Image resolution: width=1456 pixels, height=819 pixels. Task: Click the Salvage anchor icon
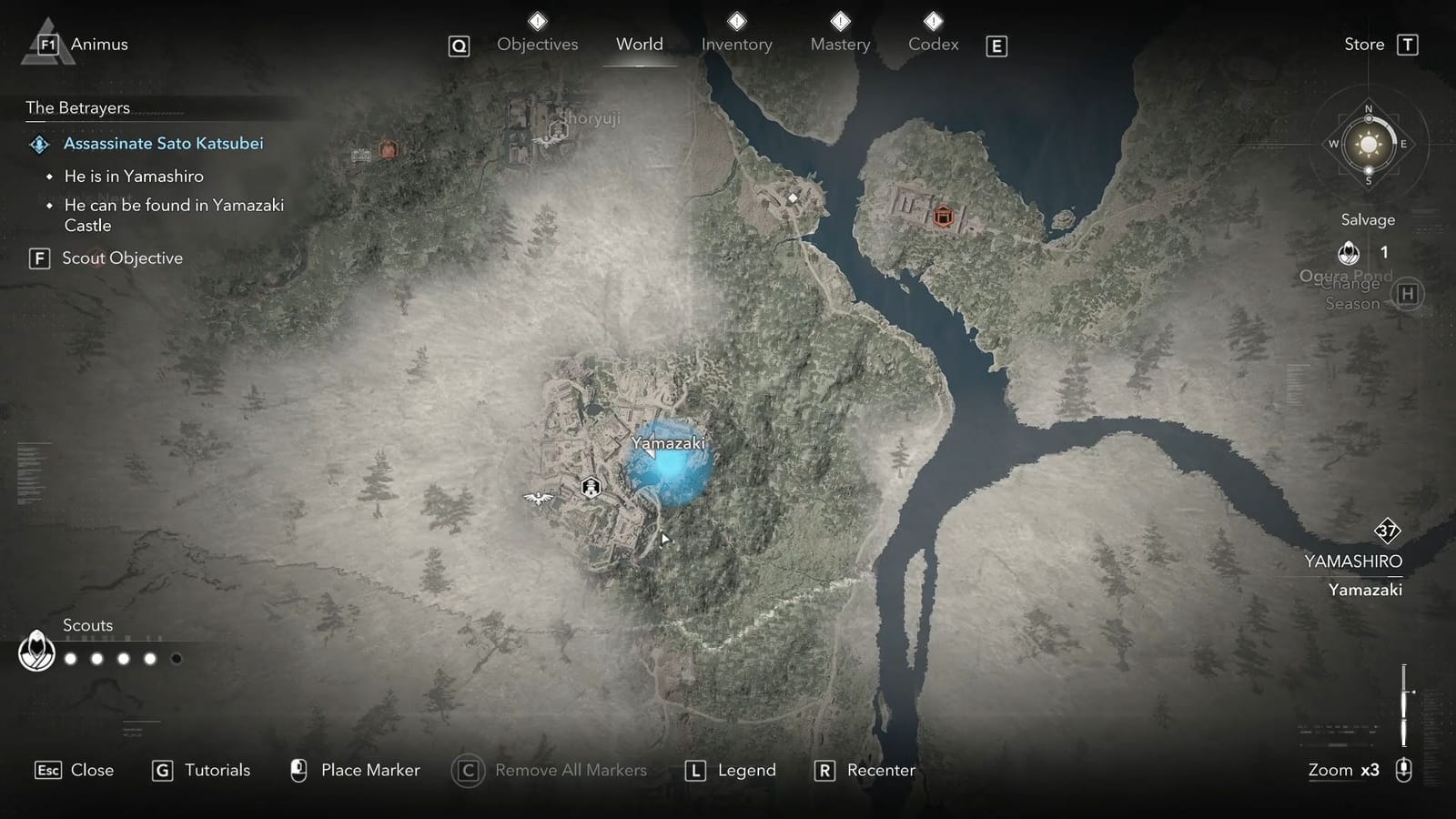click(1348, 252)
